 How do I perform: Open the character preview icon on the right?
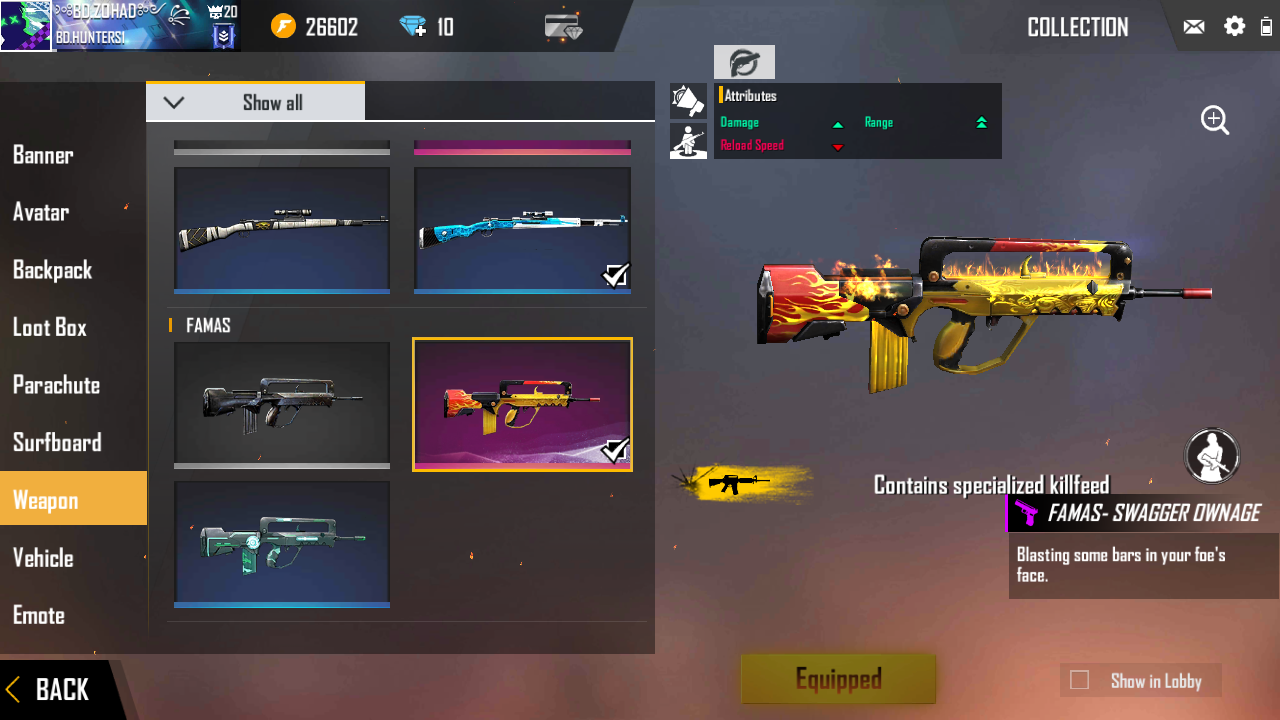[x=1211, y=456]
